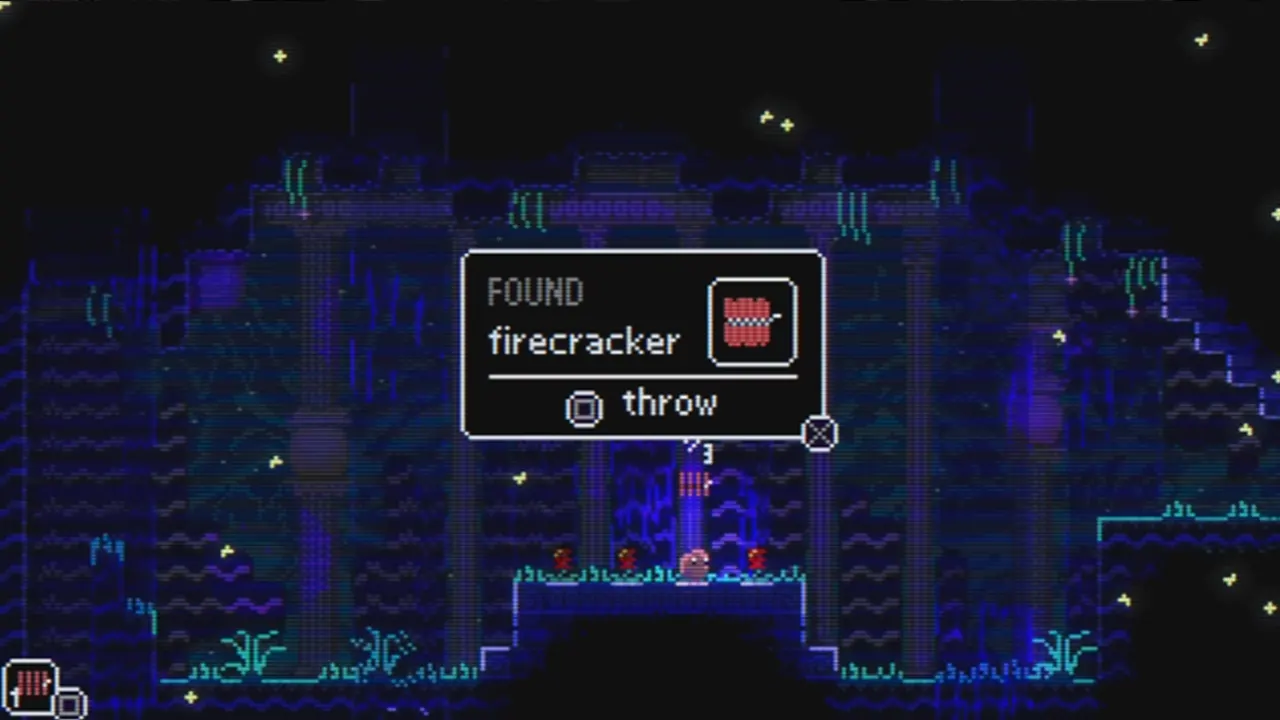Click the red flower right of the player

[755, 557]
